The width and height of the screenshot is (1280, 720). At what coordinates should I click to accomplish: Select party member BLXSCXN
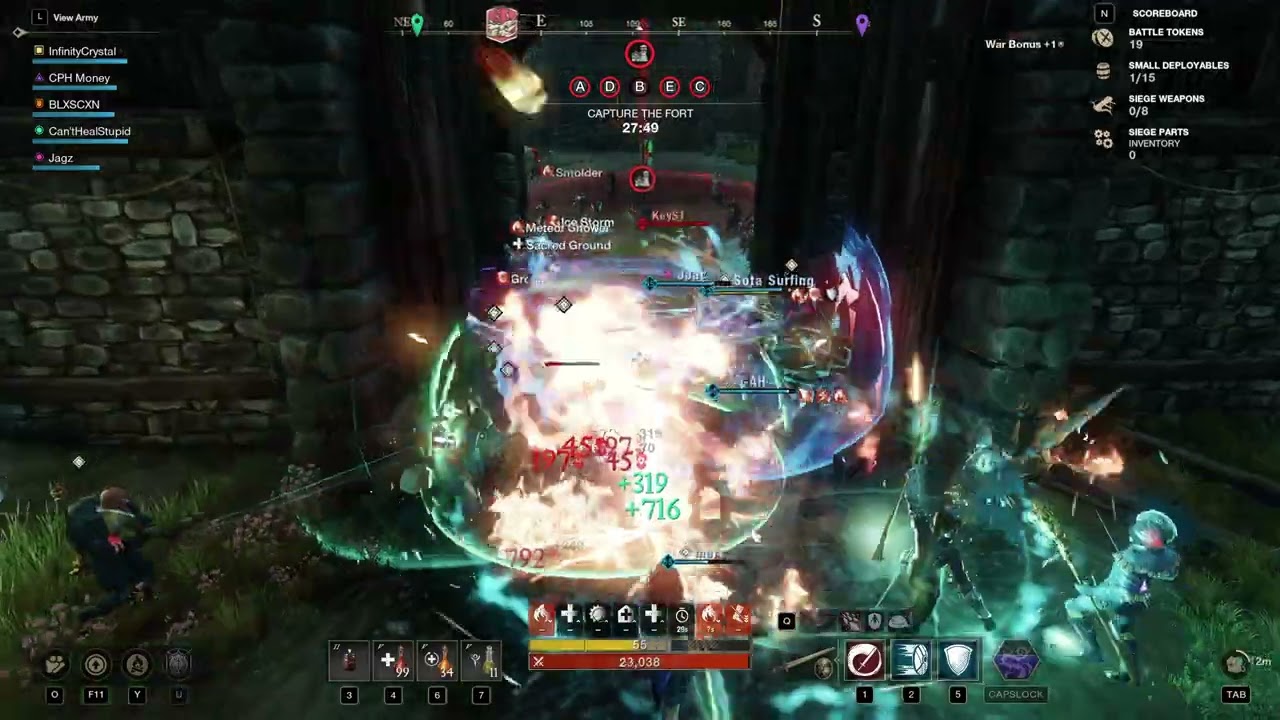tap(74, 104)
